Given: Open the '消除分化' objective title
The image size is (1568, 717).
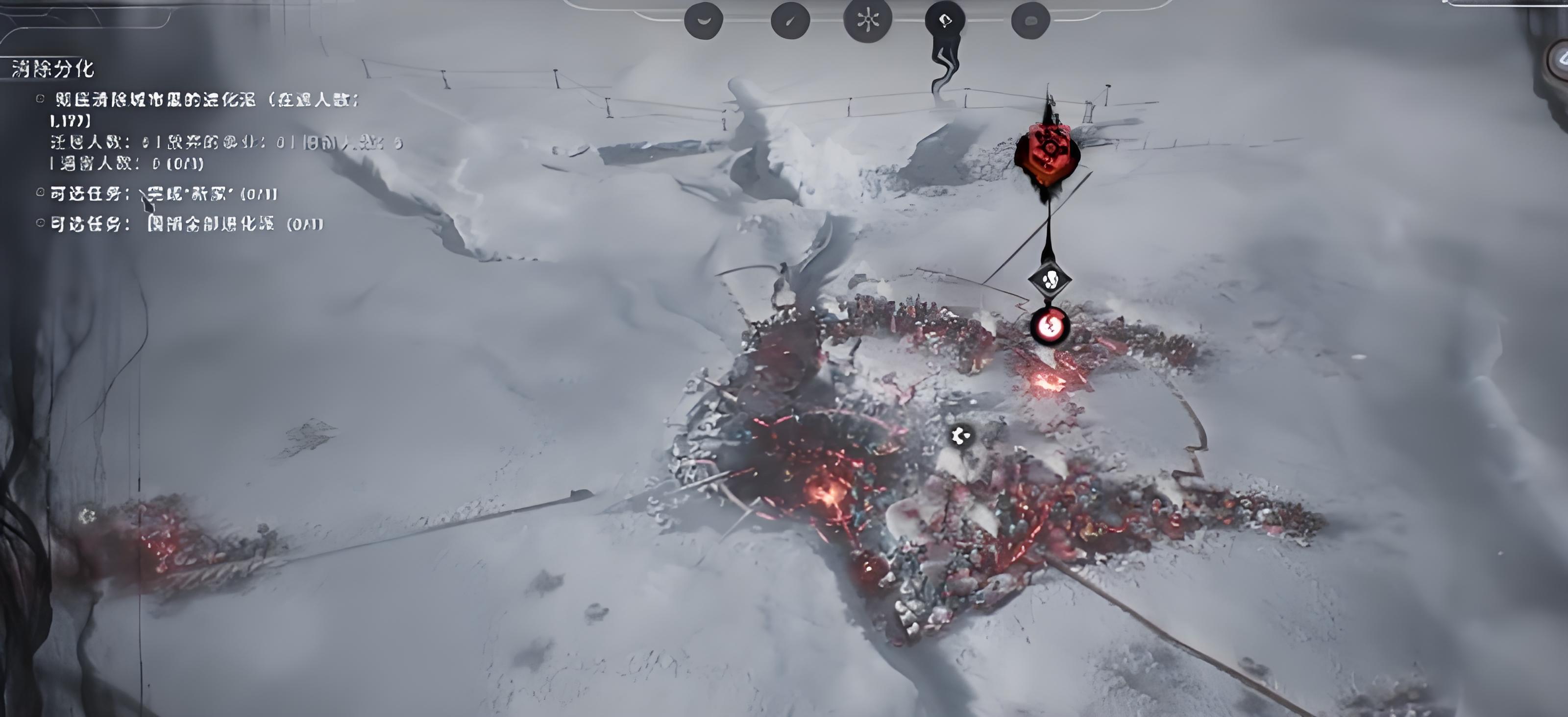Looking at the screenshot, I should click(x=53, y=69).
